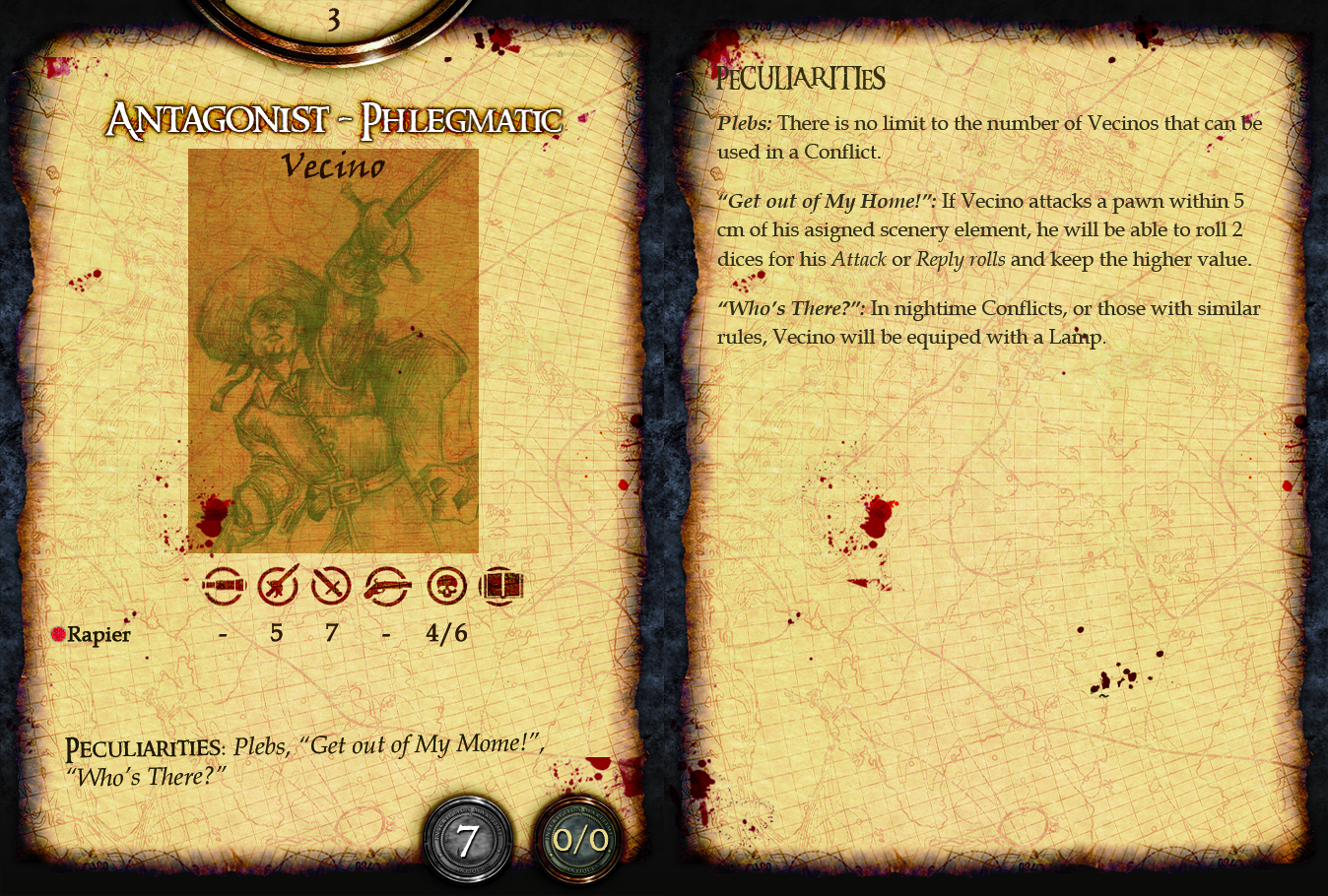Click the cannon stat icon
Image resolution: width=1328 pixels, height=896 pixels.
pos(223,587)
